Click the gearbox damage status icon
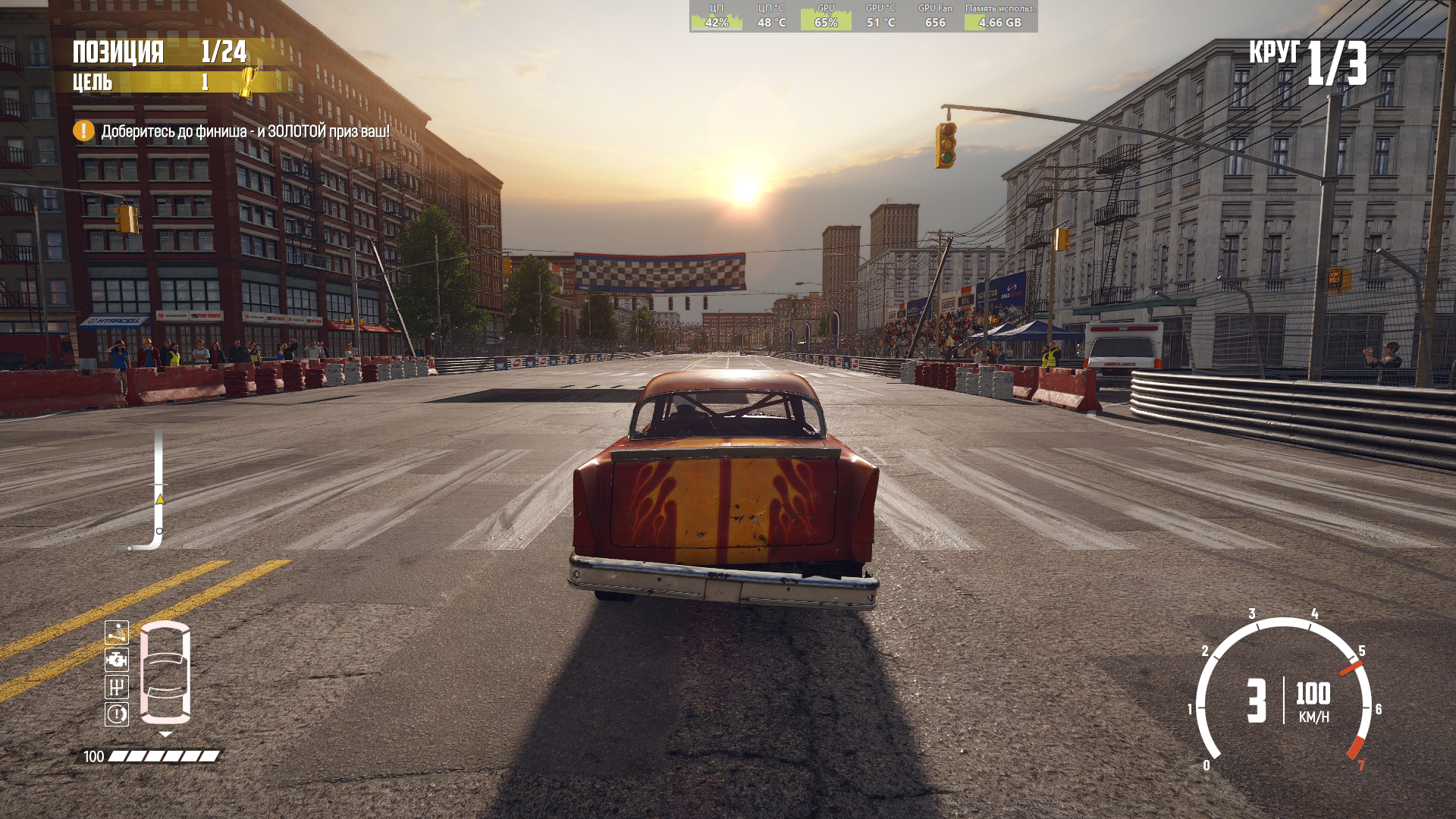Viewport: 1456px width, 819px height. tap(117, 687)
